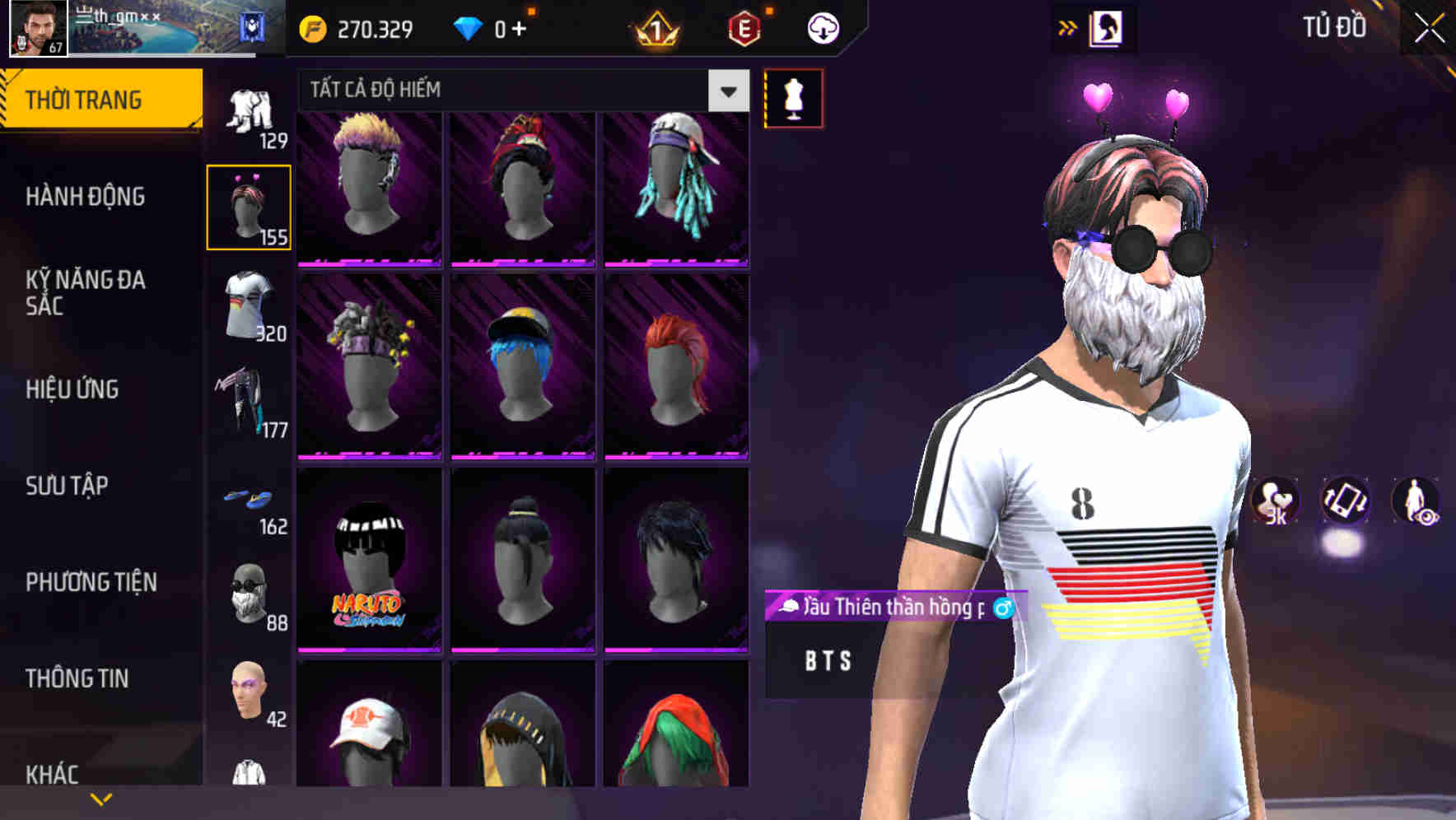The width and height of the screenshot is (1456, 820).
Task: Click the mannequin outfit preview icon
Action: coord(793,97)
